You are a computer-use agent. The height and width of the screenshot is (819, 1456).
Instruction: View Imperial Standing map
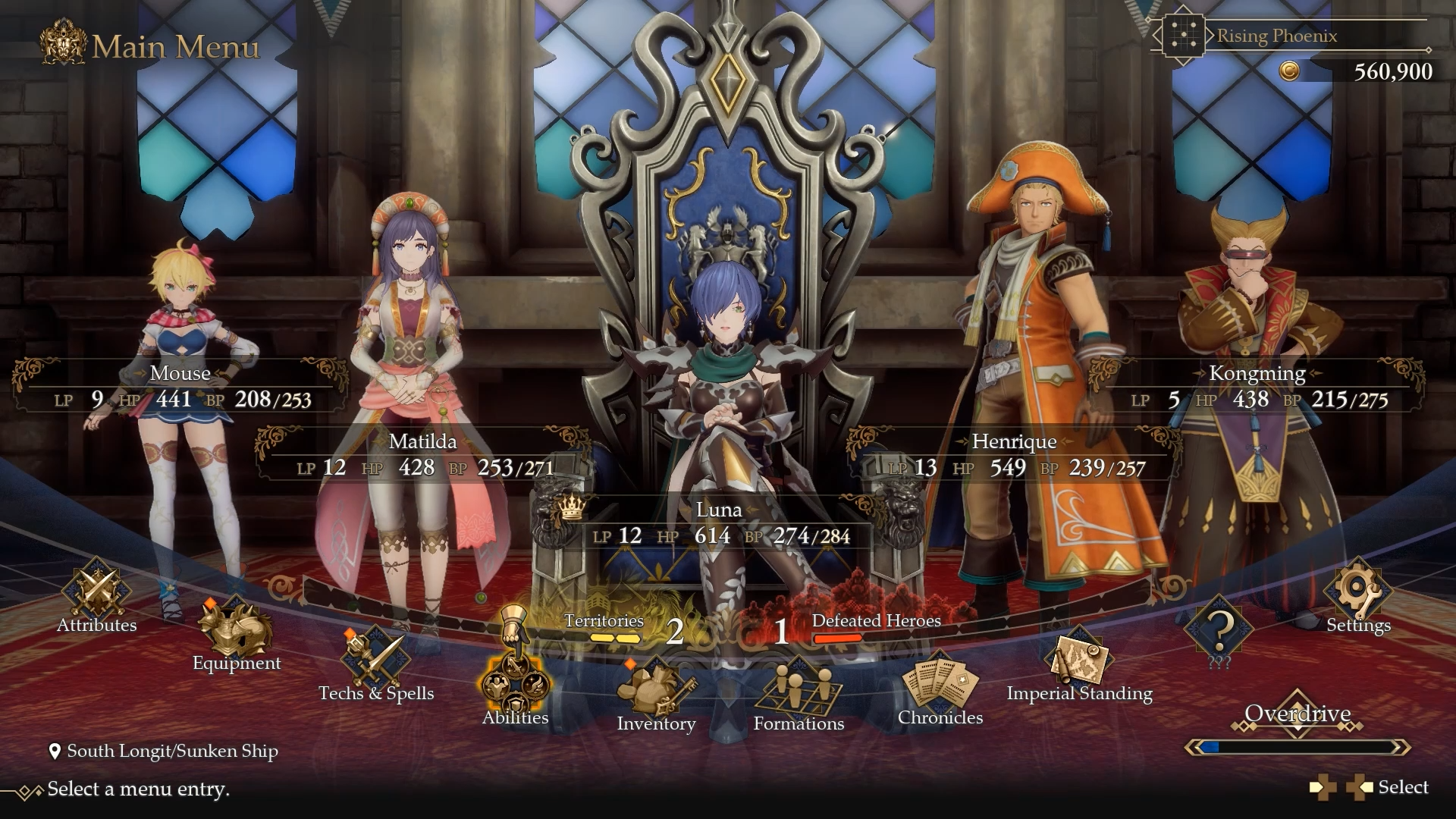coord(1079,665)
